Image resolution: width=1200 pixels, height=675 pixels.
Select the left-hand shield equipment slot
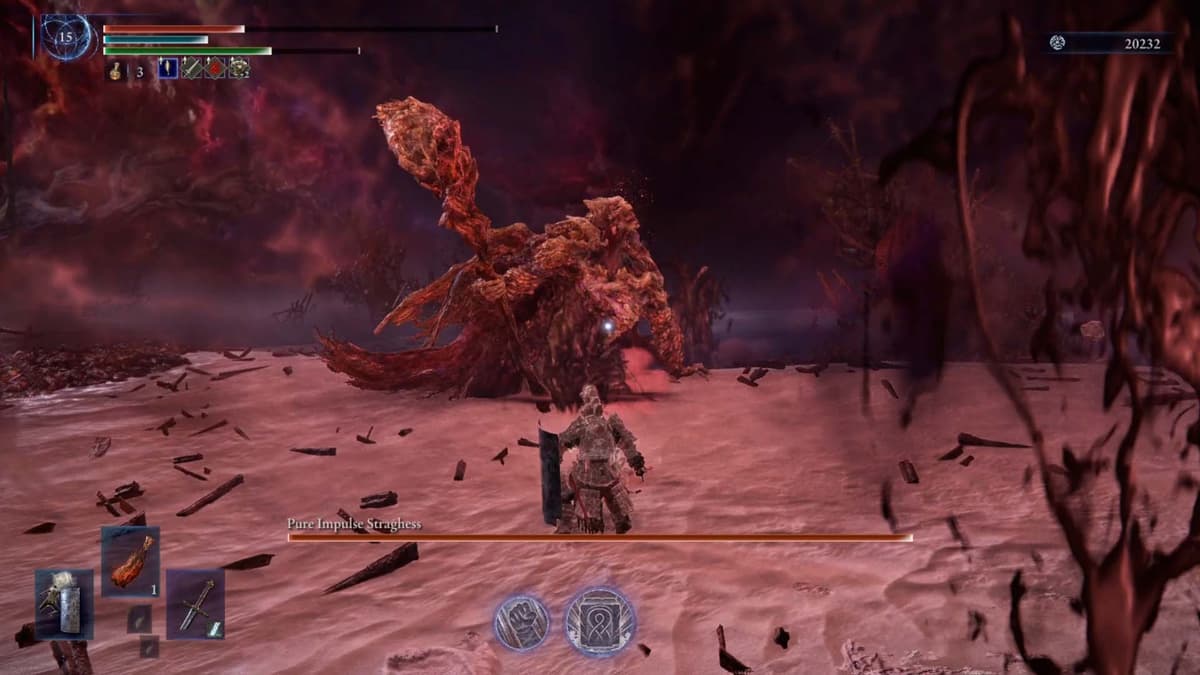coord(64,604)
